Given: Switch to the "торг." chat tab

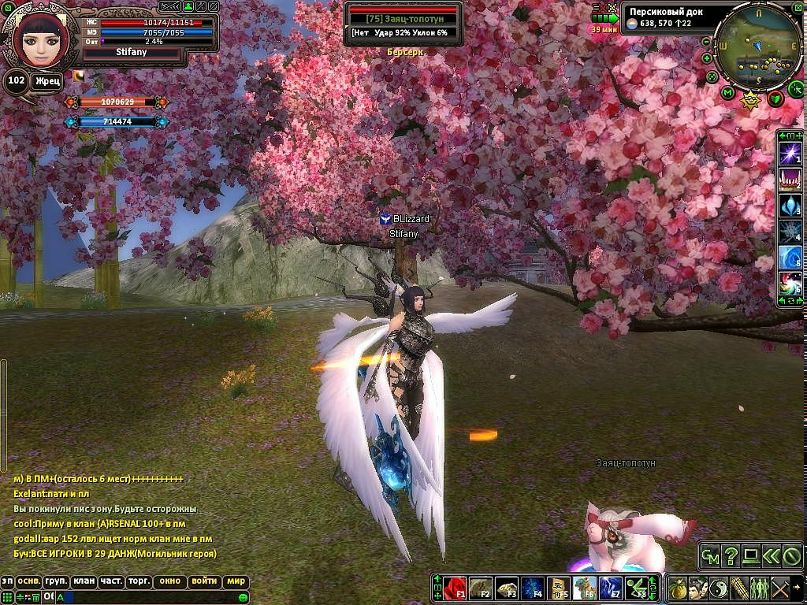Looking at the screenshot, I should pyautogui.click(x=140, y=581).
